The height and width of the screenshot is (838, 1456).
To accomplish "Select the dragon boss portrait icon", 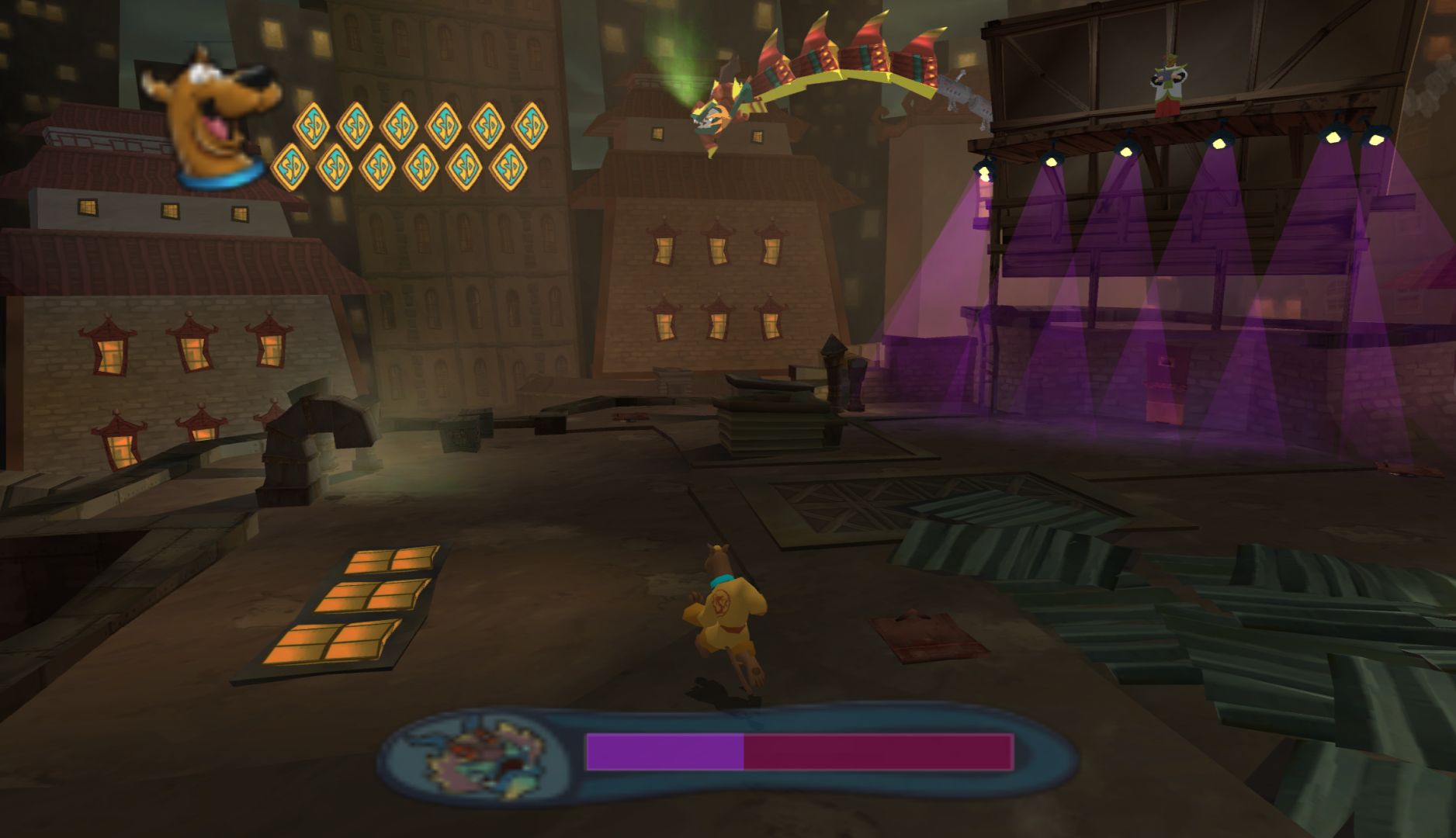I will pos(475,753).
